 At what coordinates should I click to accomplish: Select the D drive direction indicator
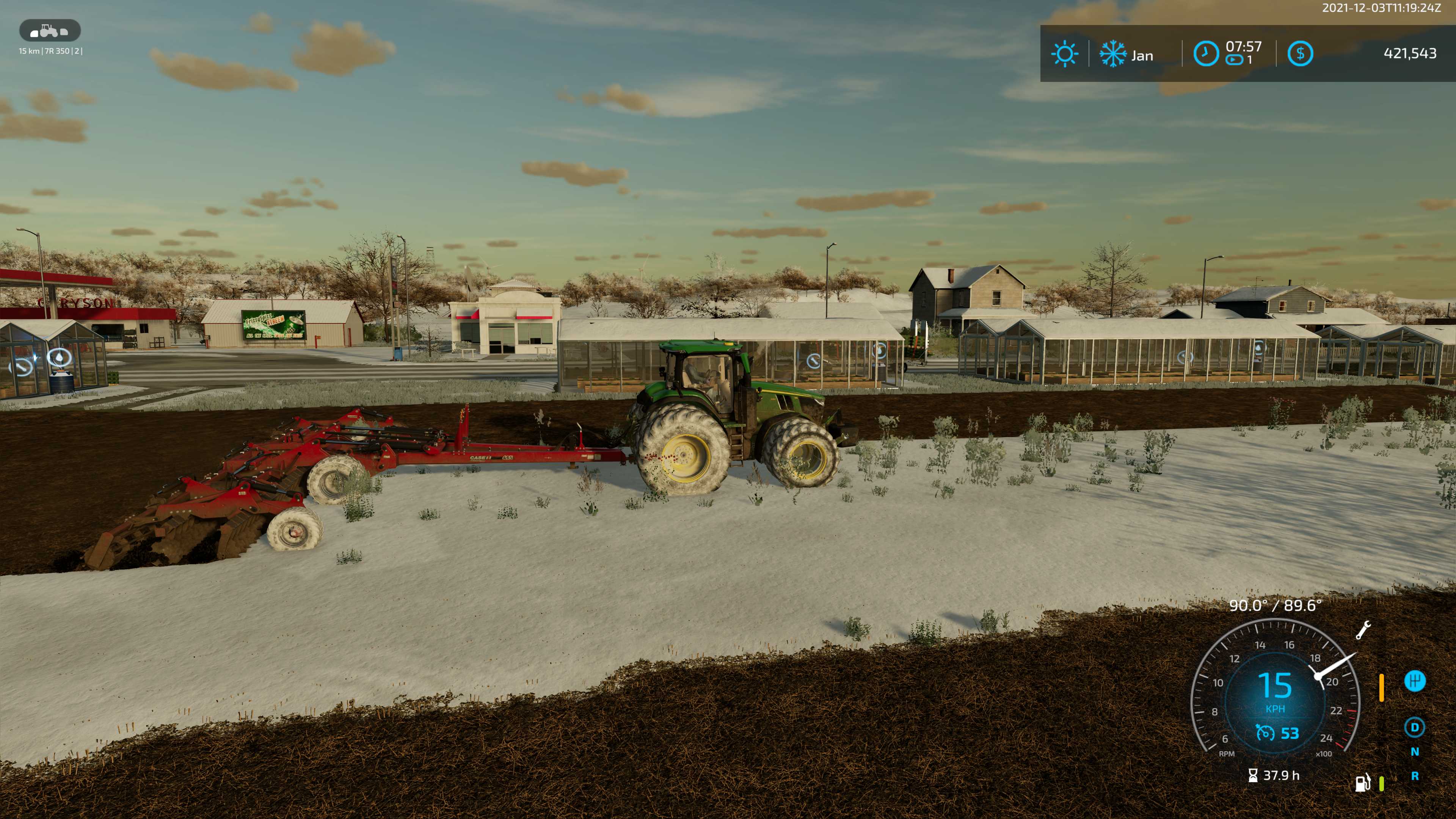[1415, 728]
